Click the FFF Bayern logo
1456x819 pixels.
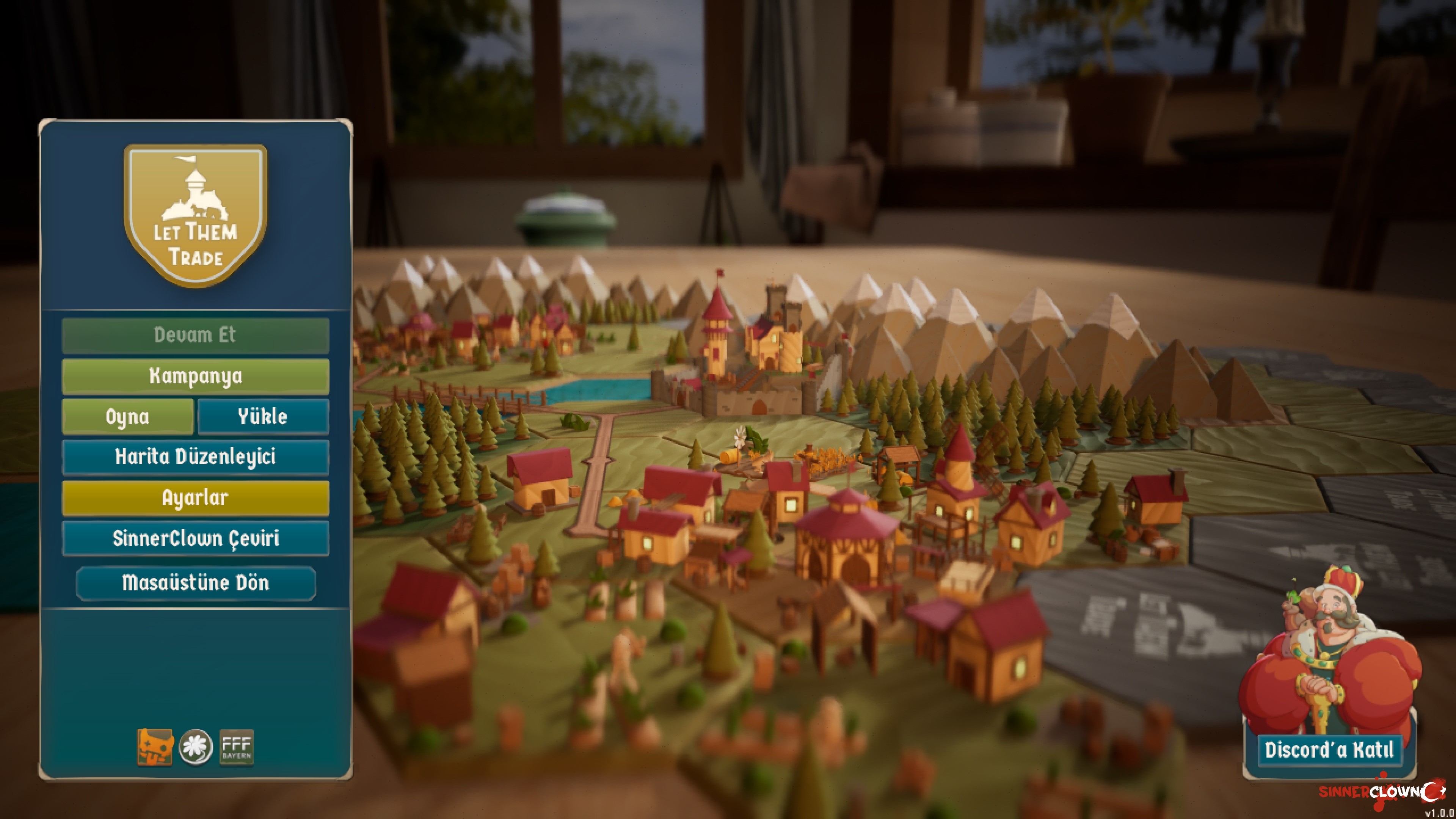236,747
